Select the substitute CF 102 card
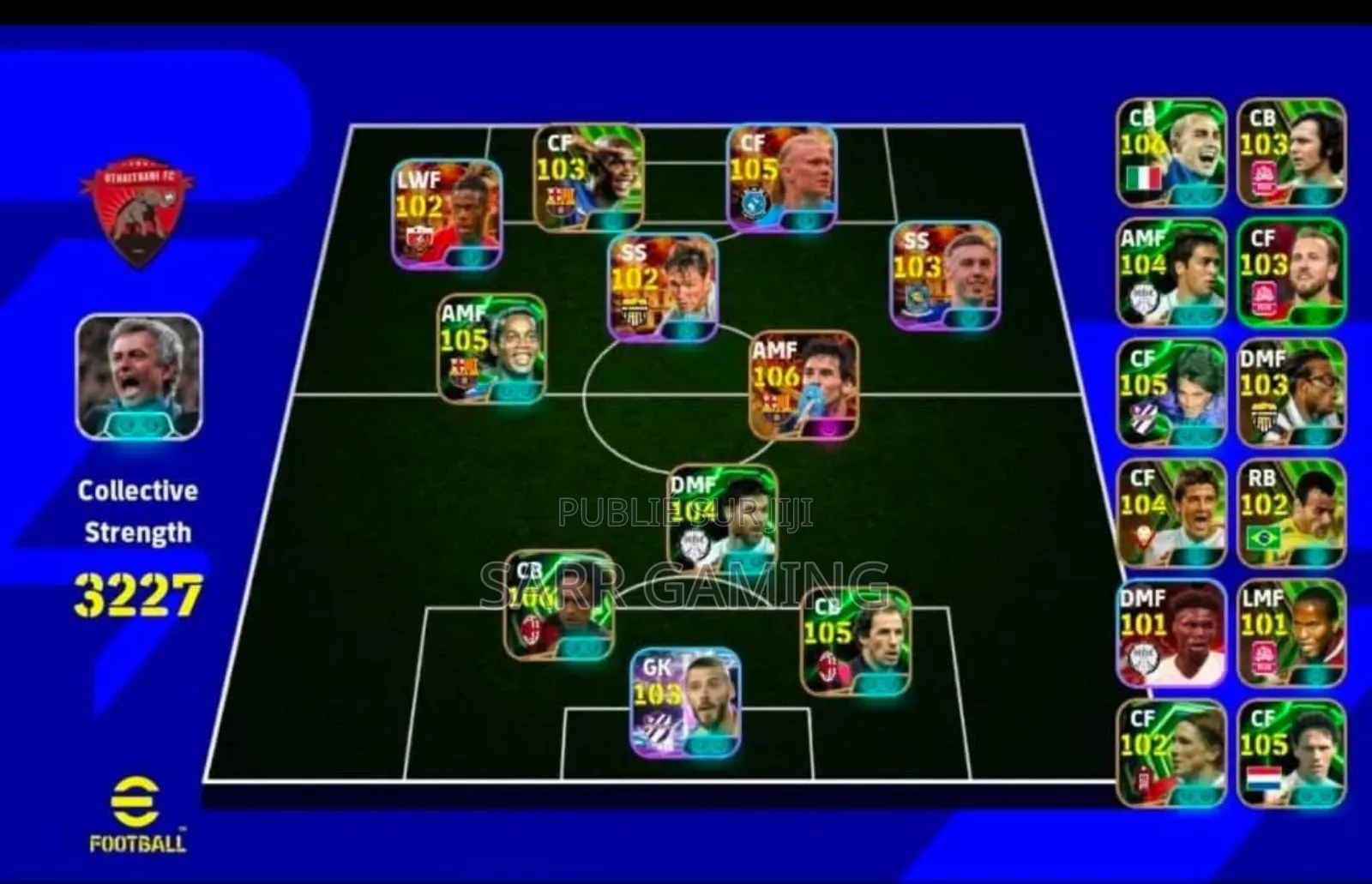 (1171, 754)
